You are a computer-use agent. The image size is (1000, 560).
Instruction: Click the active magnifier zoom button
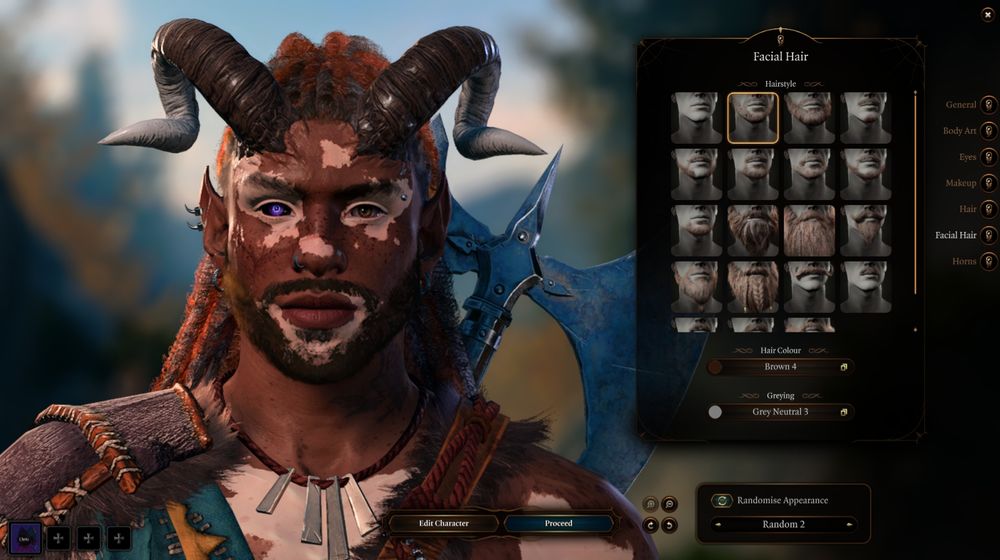(670, 505)
